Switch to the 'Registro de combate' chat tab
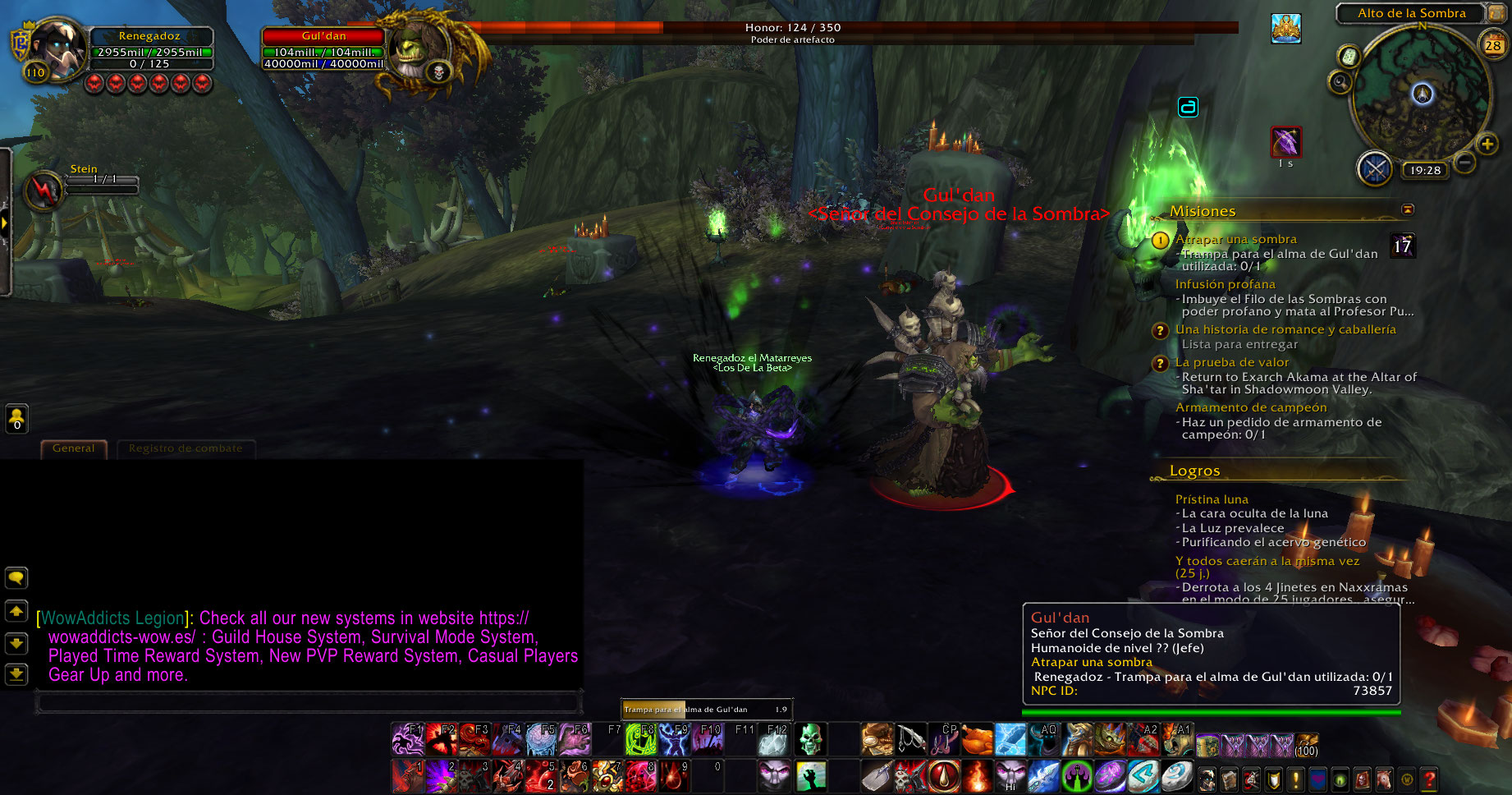Screen dimensions: 1512x795 (186, 448)
